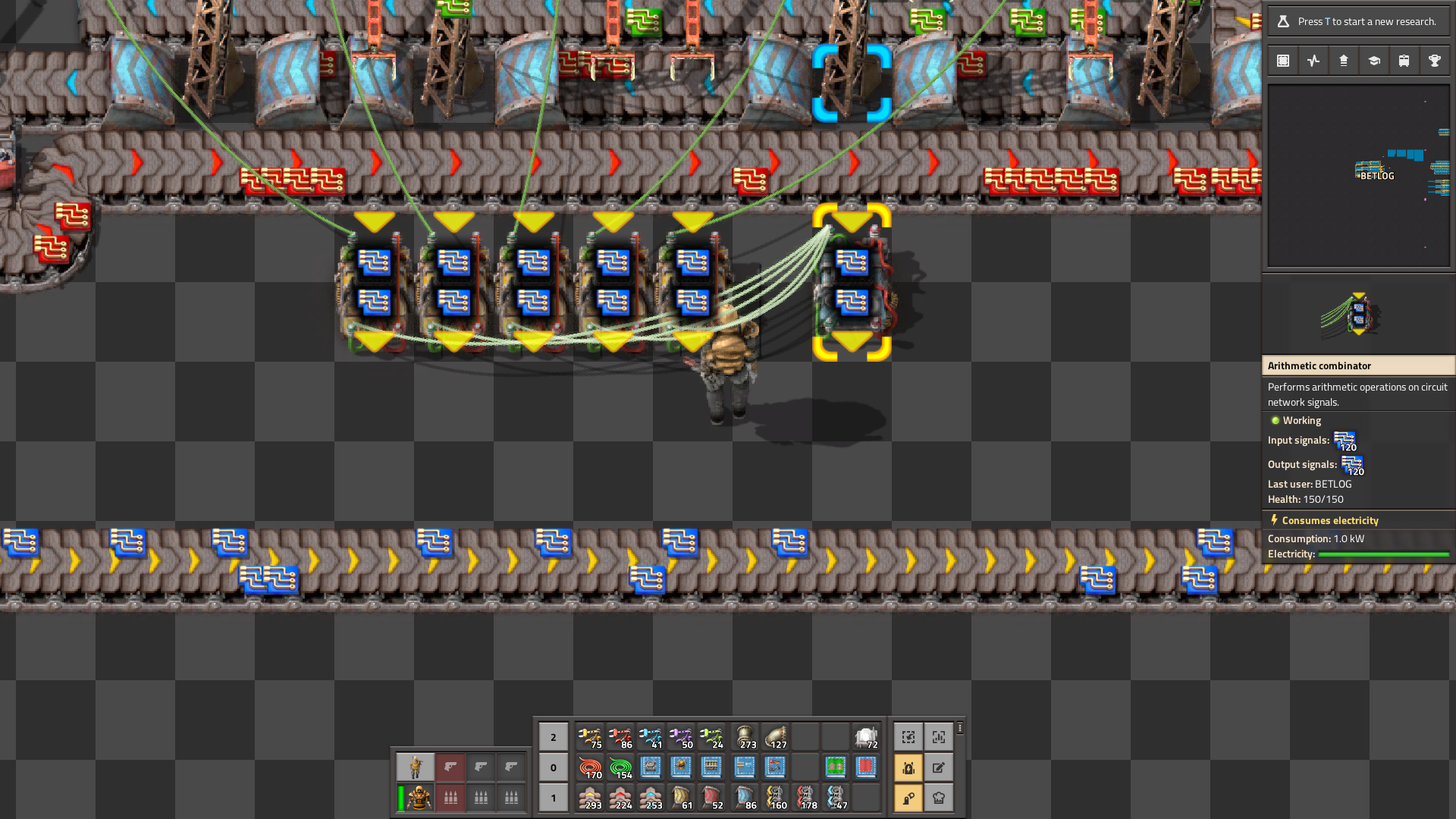Open the blueprint edit pencil shortcut

(x=939, y=767)
